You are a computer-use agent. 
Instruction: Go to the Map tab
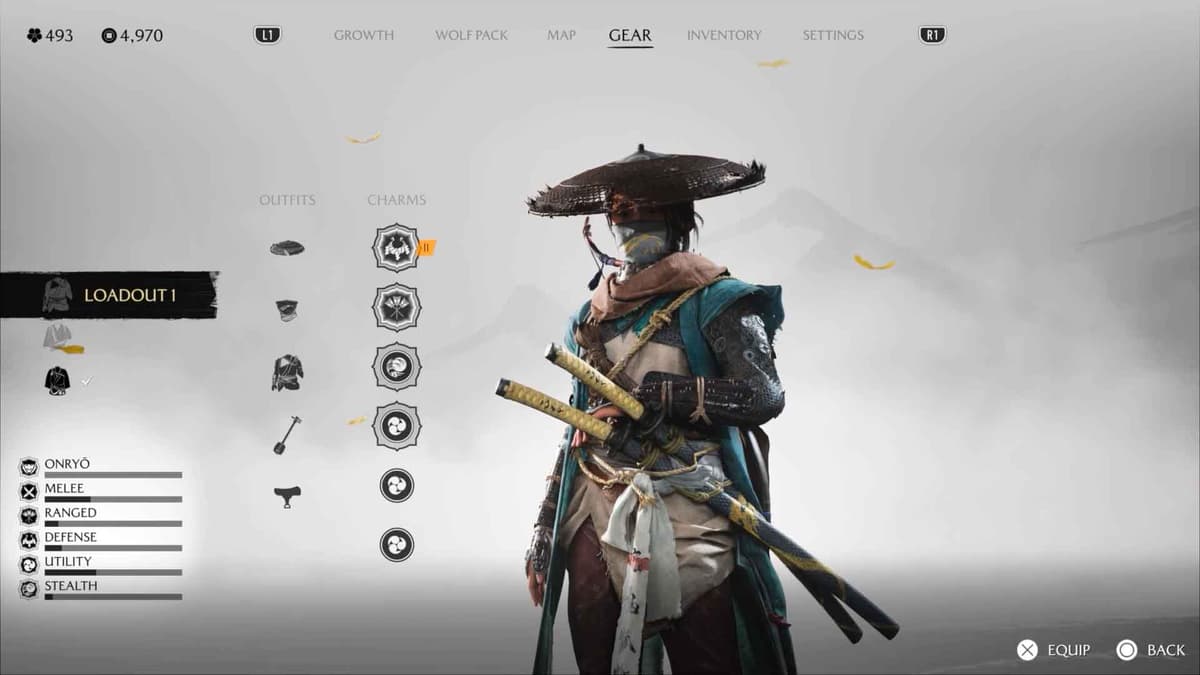pyautogui.click(x=561, y=35)
